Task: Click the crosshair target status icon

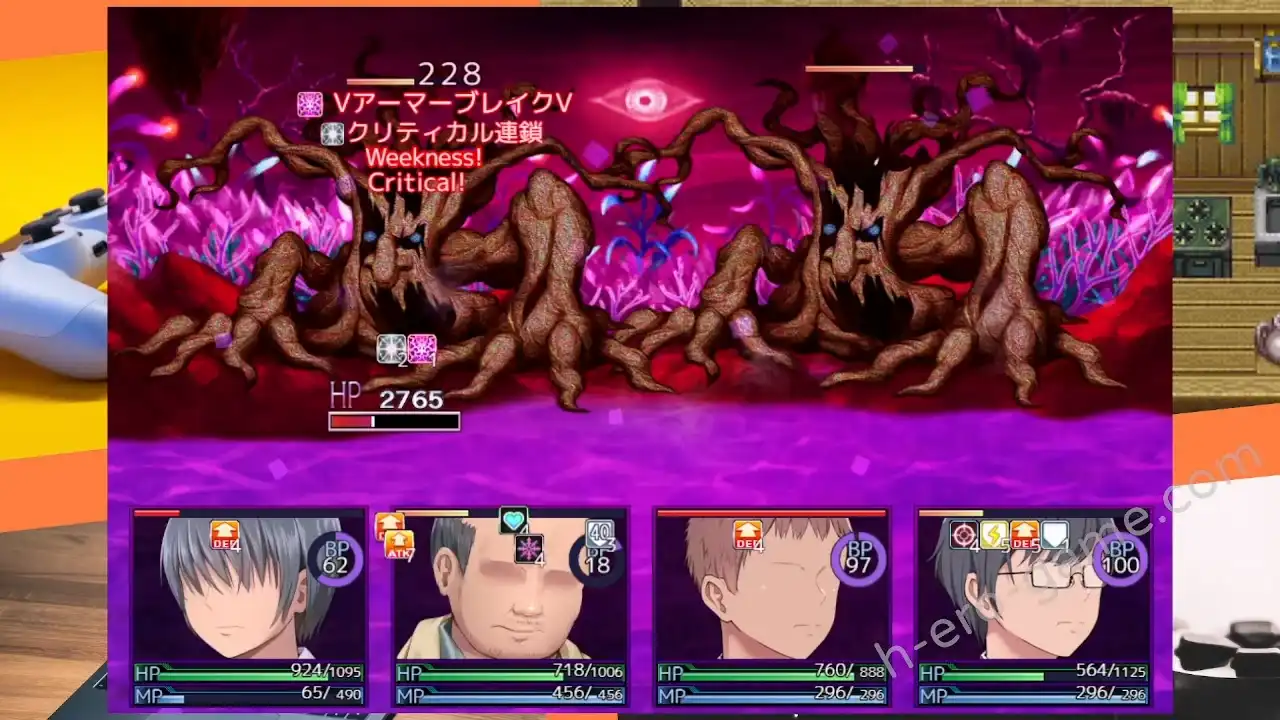Action: coord(964,535)
